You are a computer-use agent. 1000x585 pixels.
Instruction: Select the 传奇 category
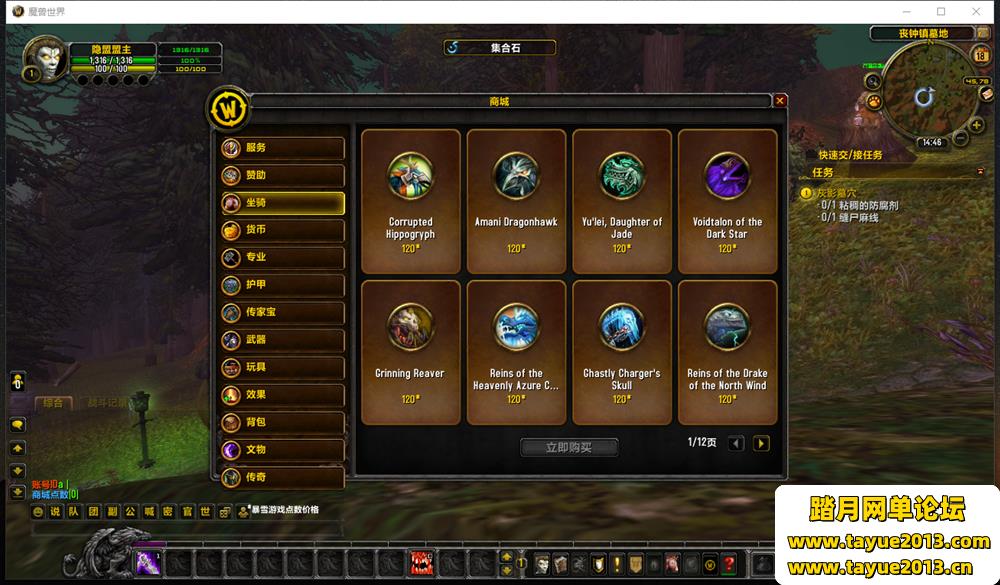(283, 477)
